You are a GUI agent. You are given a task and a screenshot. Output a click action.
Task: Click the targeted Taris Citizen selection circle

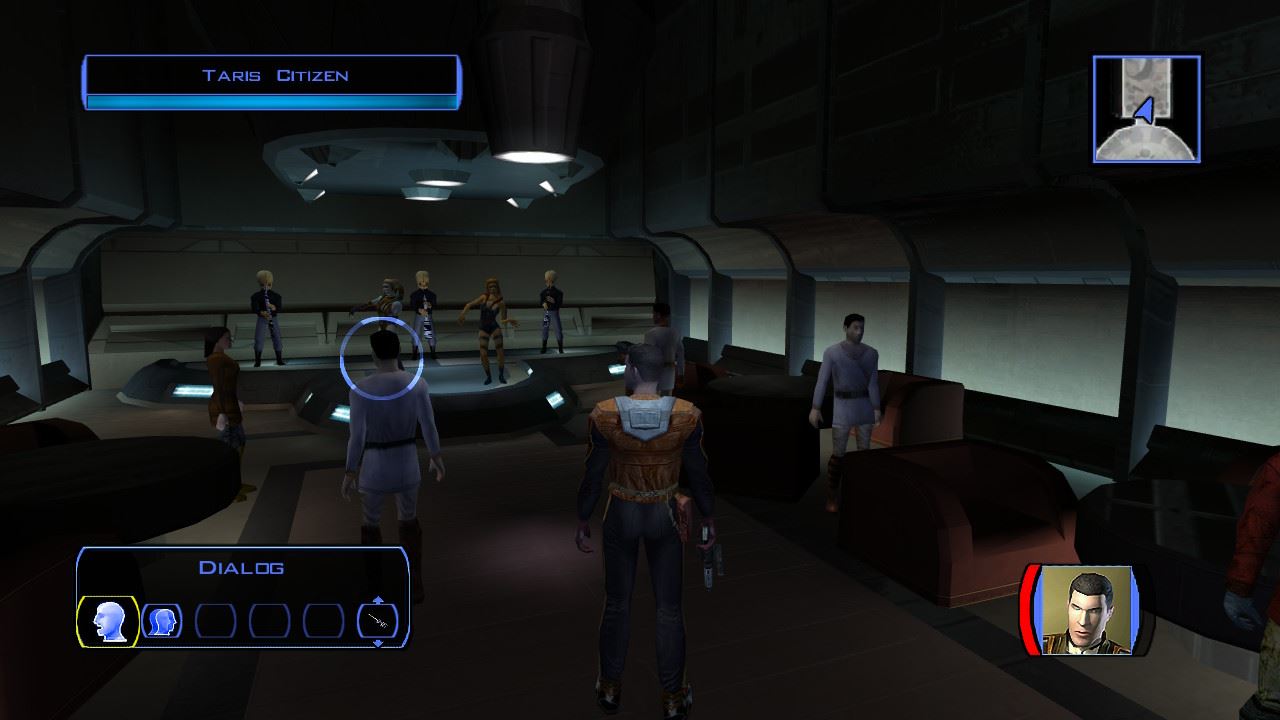[381, 357]
